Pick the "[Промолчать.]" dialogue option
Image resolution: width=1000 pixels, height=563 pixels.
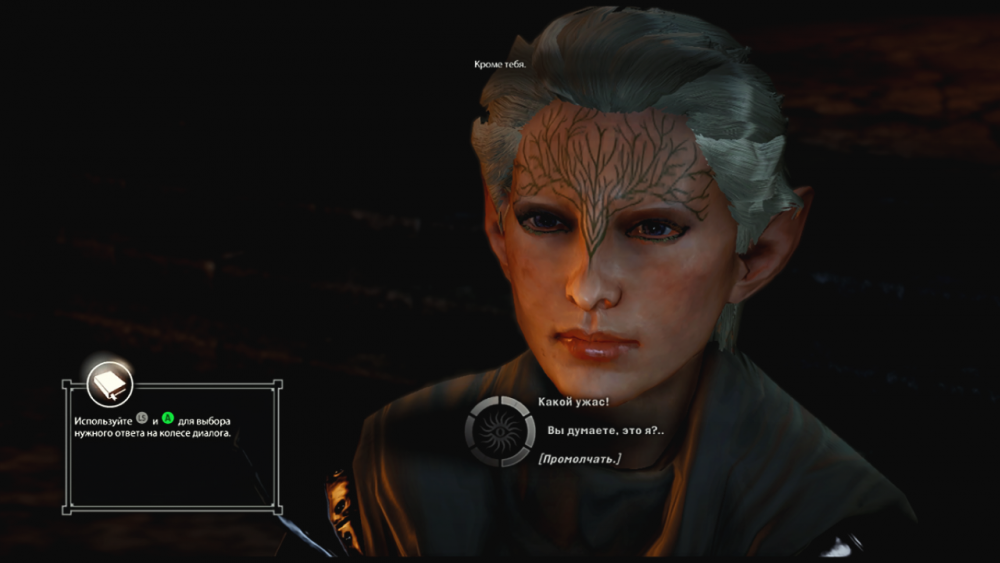pyautogui.click(x=579, y=459)
